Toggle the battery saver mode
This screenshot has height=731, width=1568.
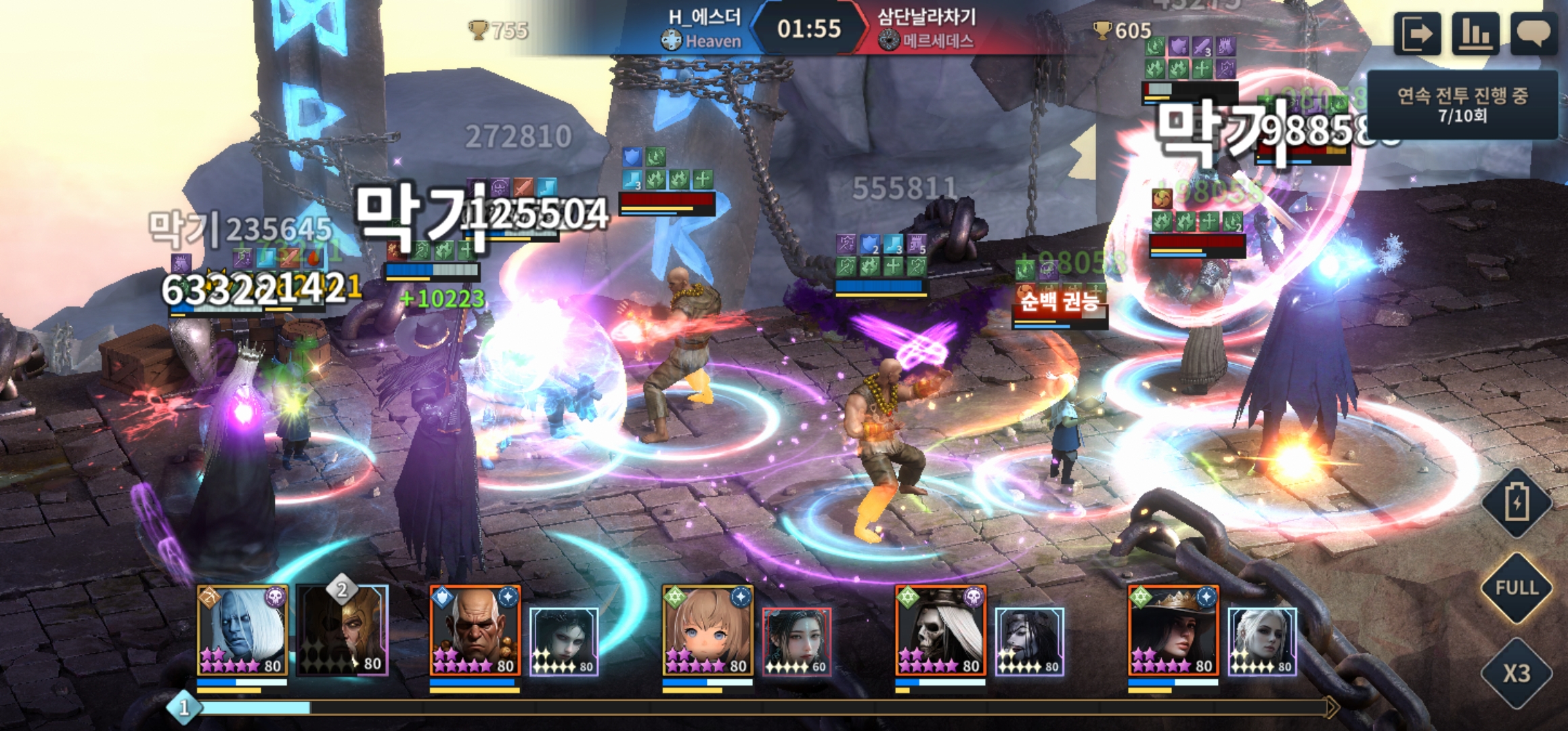[x=1517, y=503]
